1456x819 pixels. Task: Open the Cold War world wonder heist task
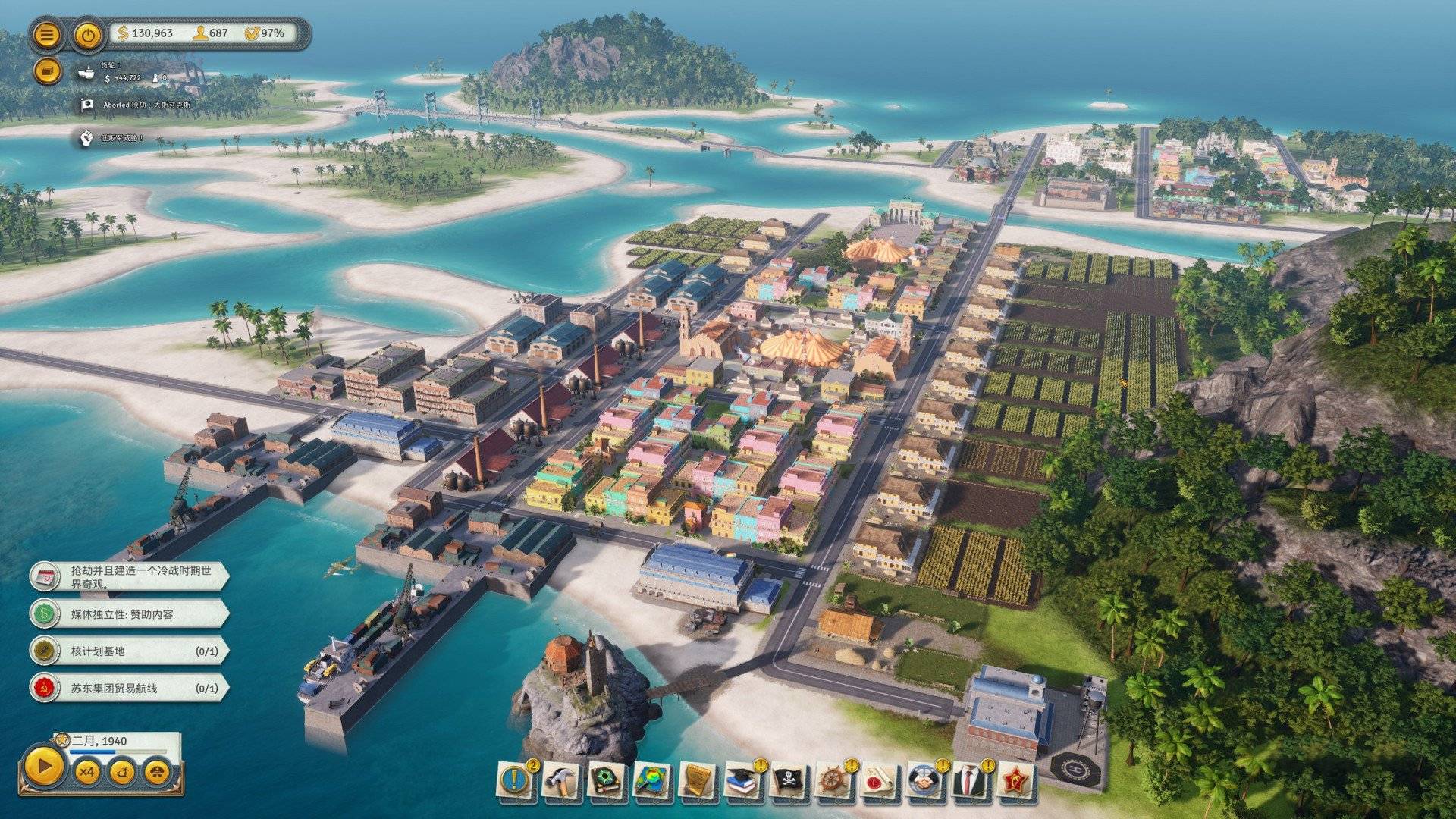click(129, 577)
